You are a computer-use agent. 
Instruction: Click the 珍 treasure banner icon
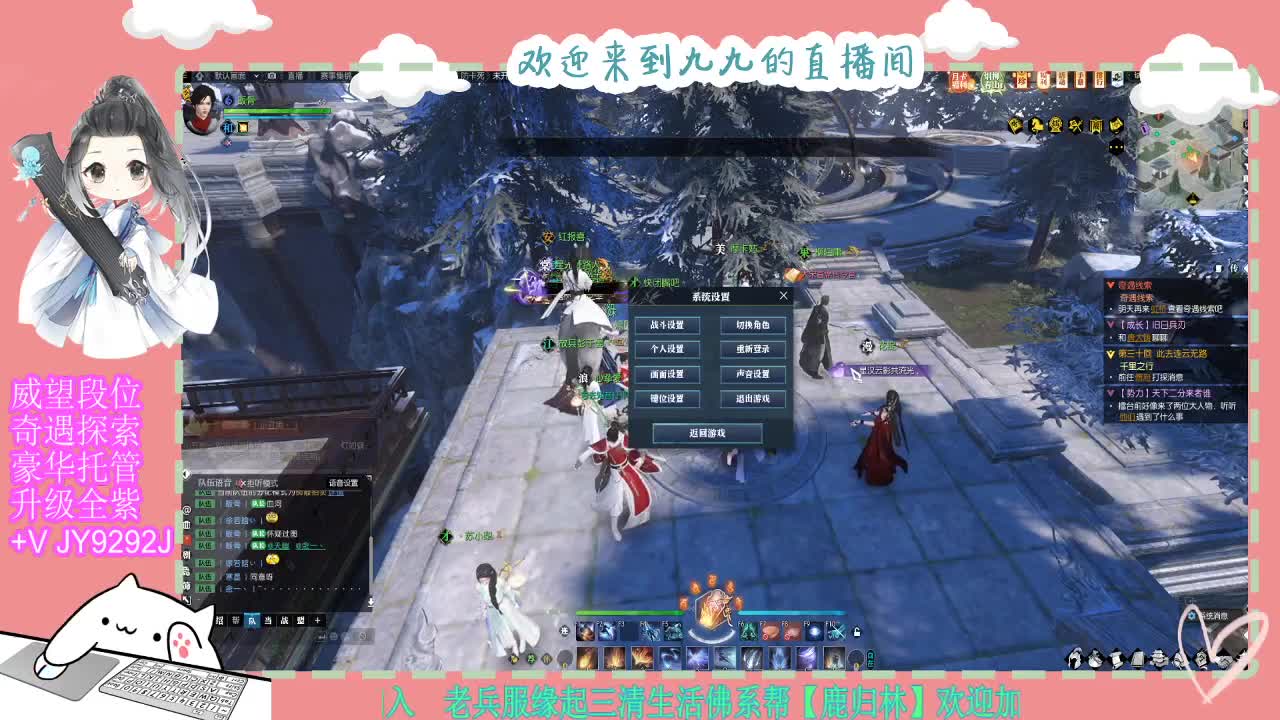click(1022, 79)
